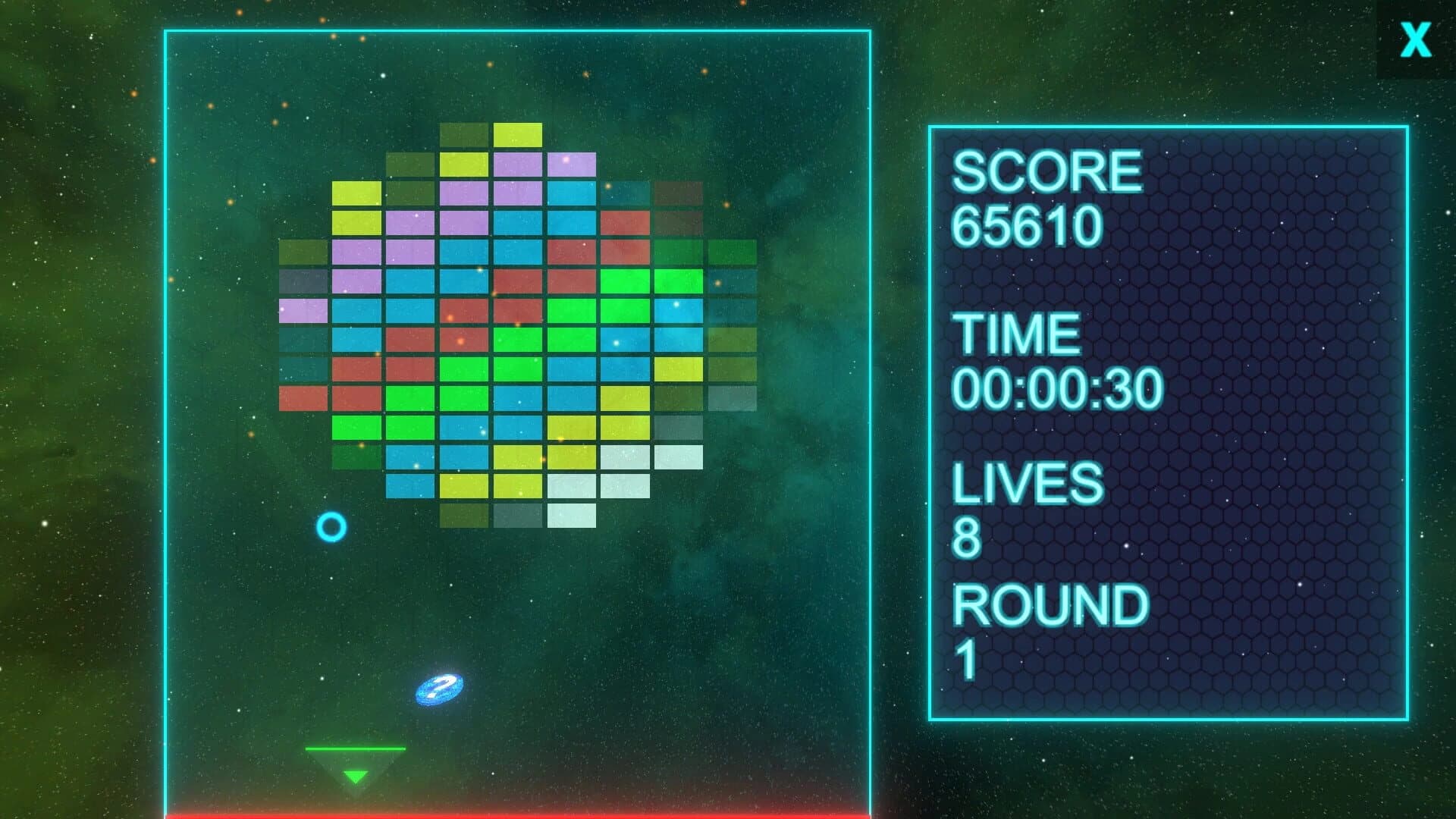Viewport: 1456px width, 819px height.
Task: Select the cyan play area border
Action: click(x=516, y=29)
